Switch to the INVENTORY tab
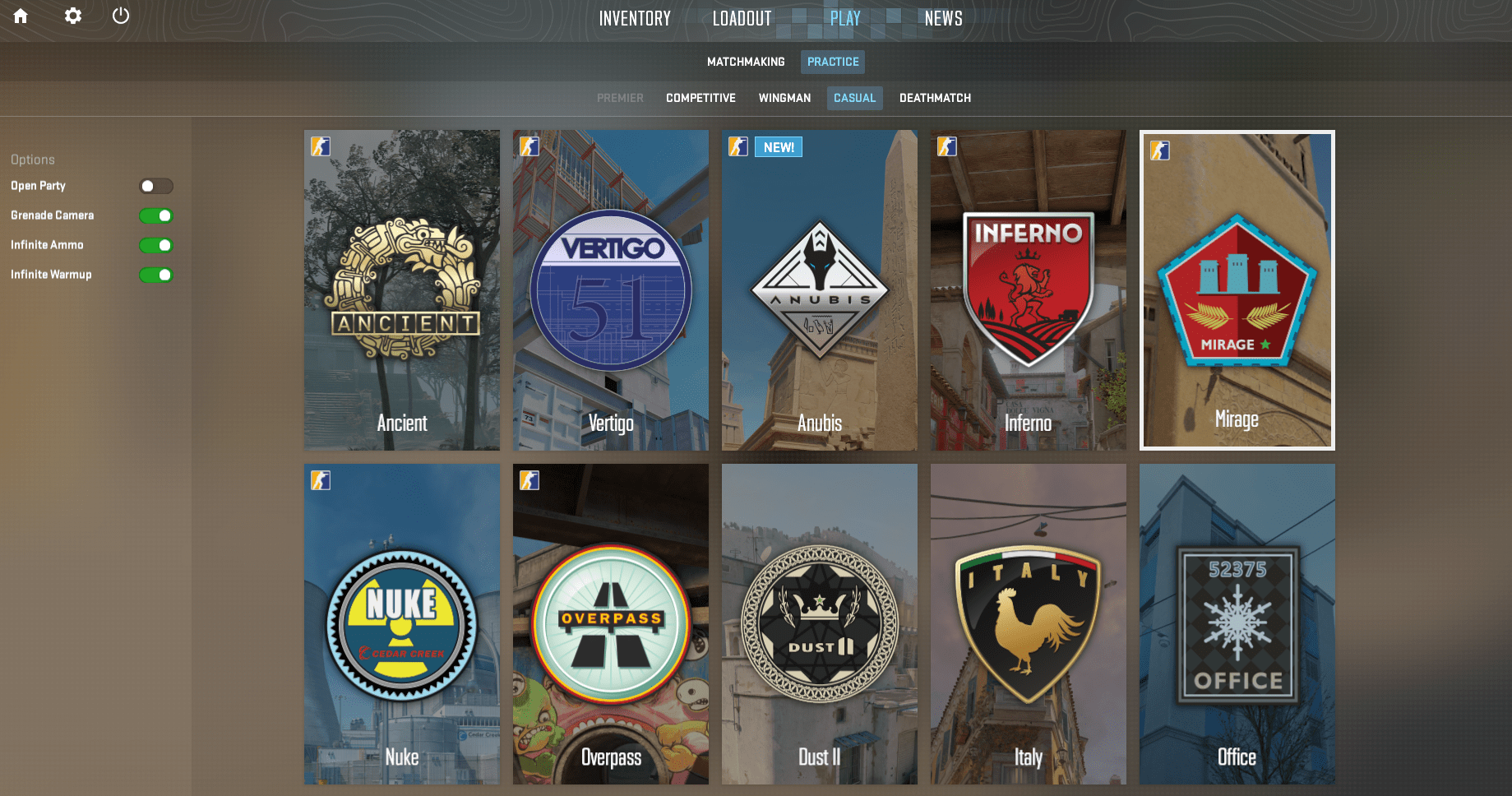This screenshot has width=1512, height=796. tap(635, 18)
